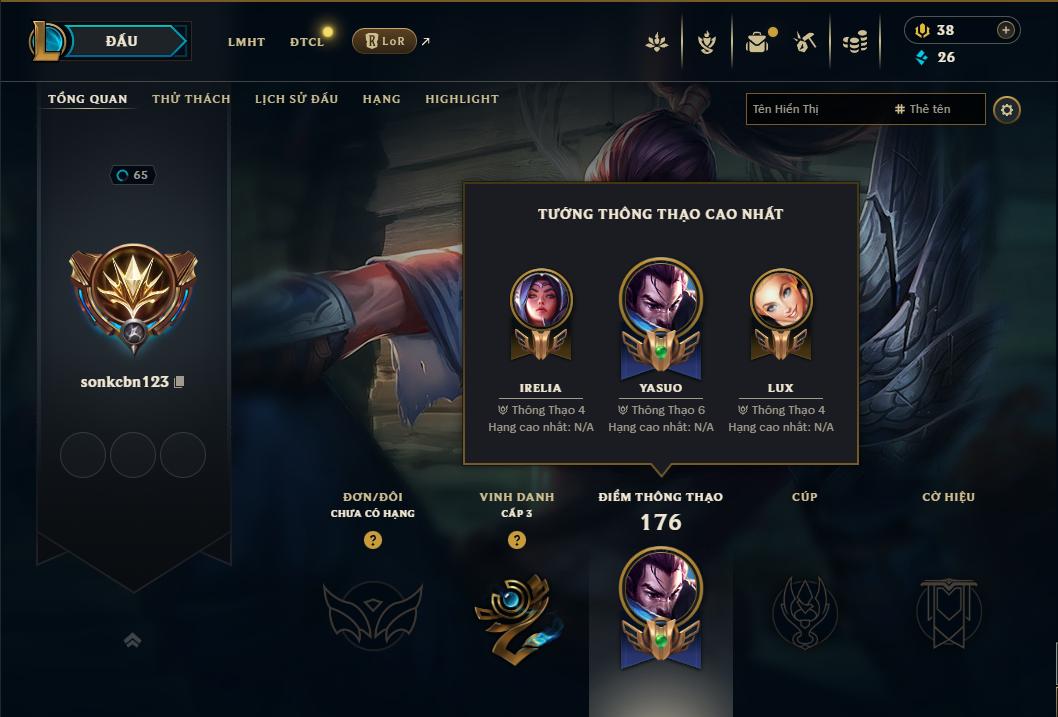Viewport: 1058px width, 717px height.
Task: Start a match with the ĐẤU button
Action: click(122, 41)
